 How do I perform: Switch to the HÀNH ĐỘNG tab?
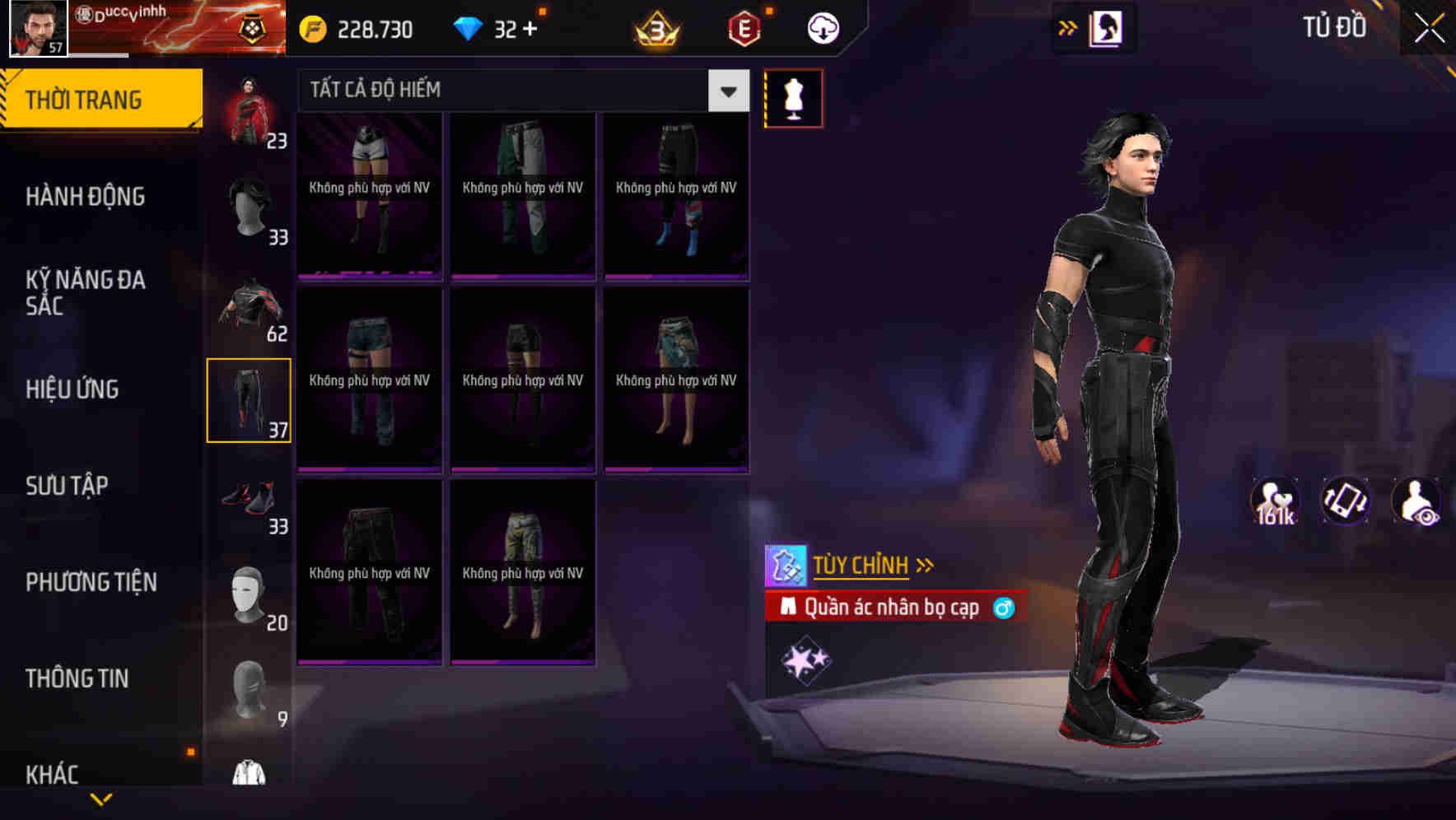click(x=86, y=196)
